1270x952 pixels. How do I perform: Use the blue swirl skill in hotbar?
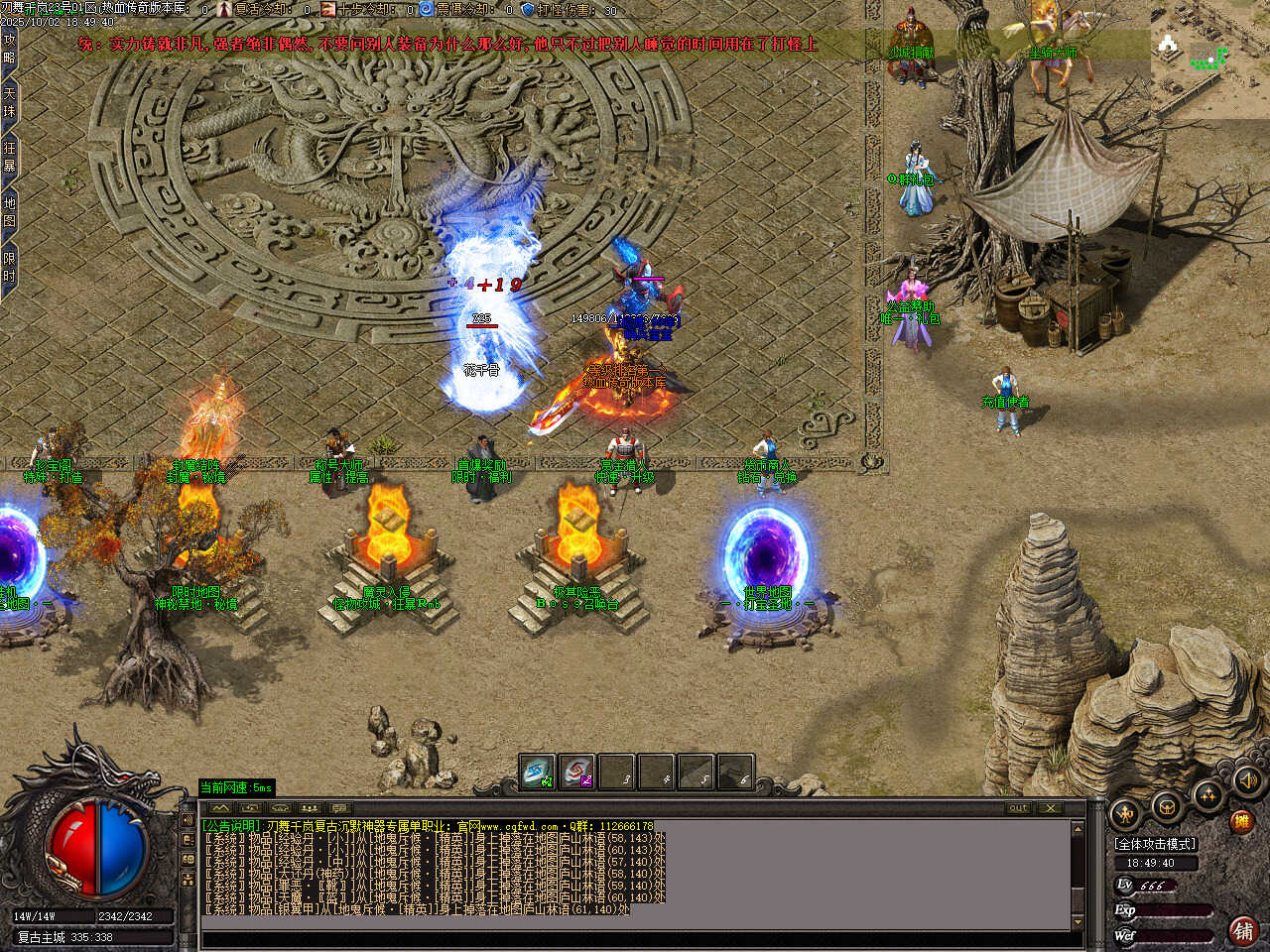(538, 773)
